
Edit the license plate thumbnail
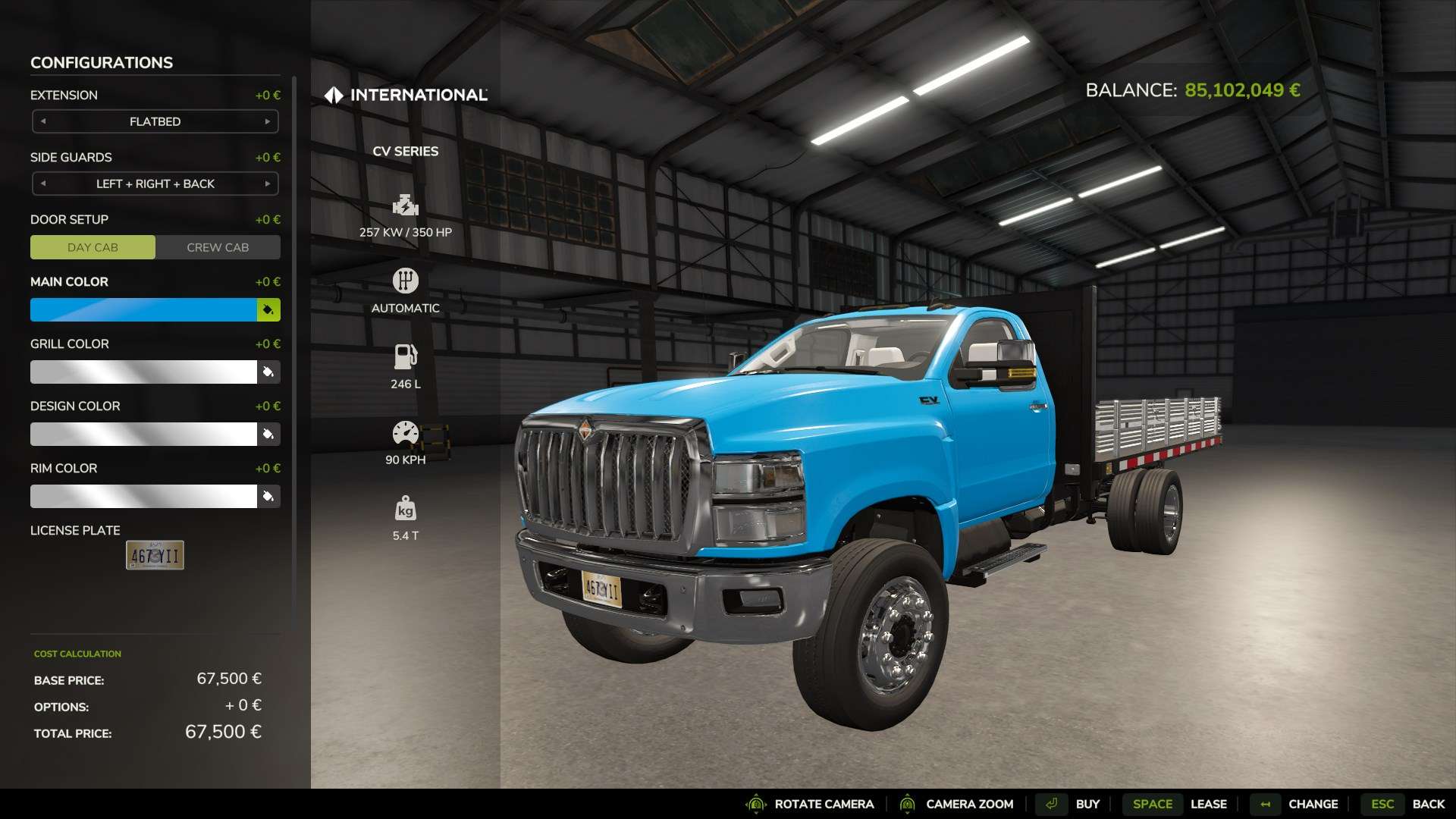pyautogui.click(x=155, y=555)
